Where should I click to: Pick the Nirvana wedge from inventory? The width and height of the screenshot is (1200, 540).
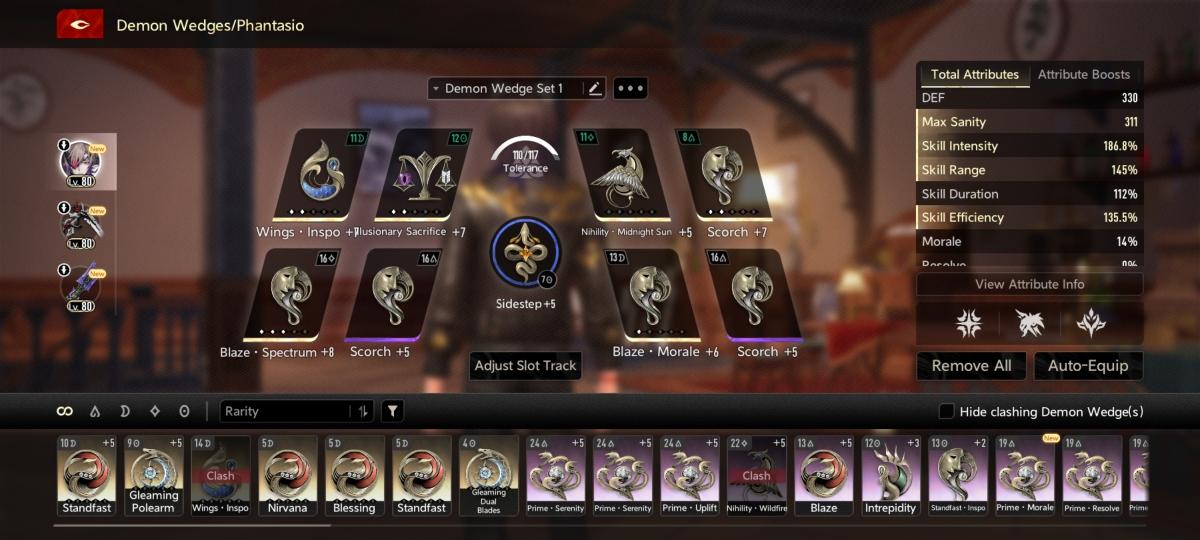coord(288,474)
